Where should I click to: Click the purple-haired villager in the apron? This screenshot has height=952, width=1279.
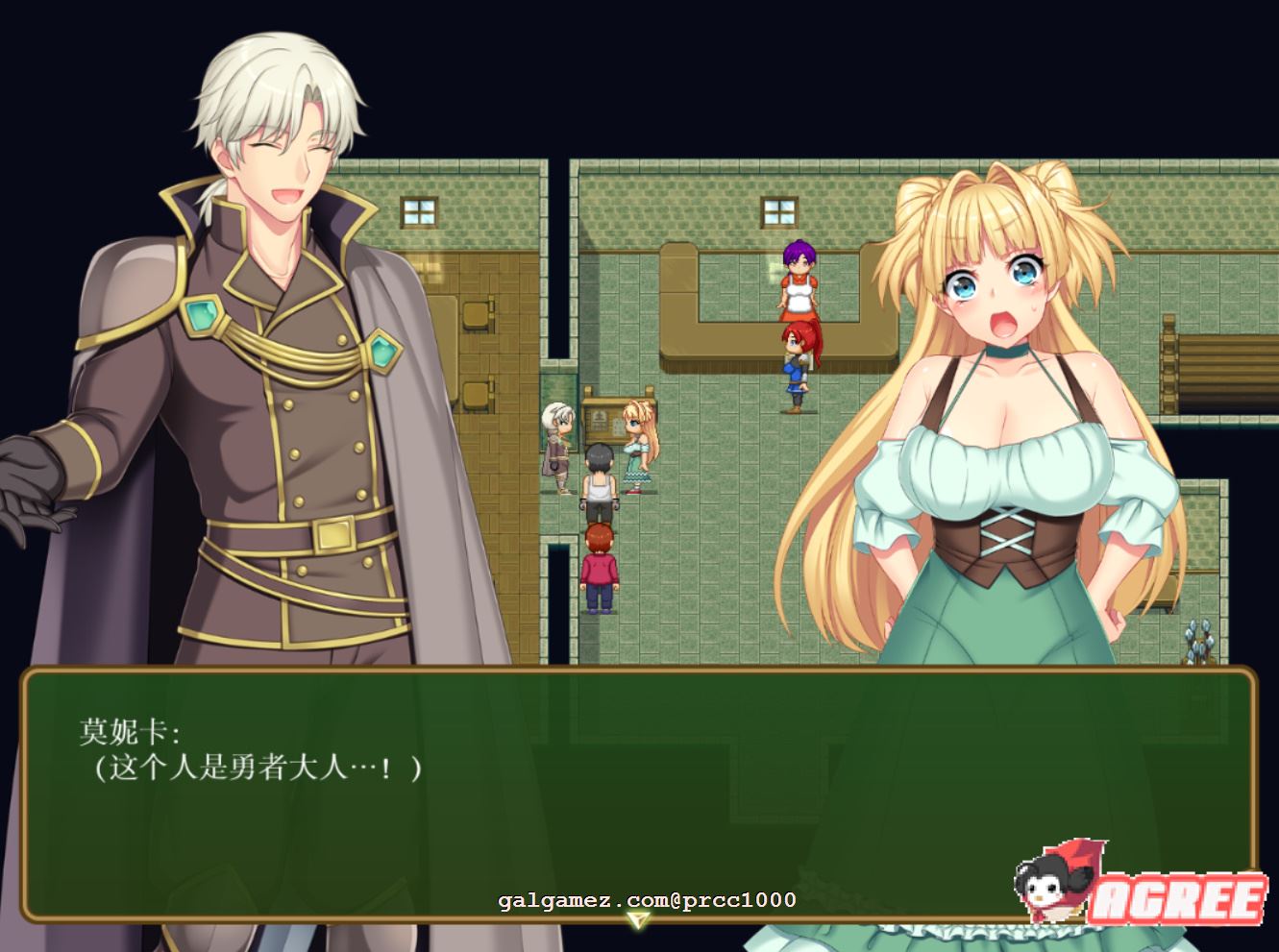coord(799,283)
